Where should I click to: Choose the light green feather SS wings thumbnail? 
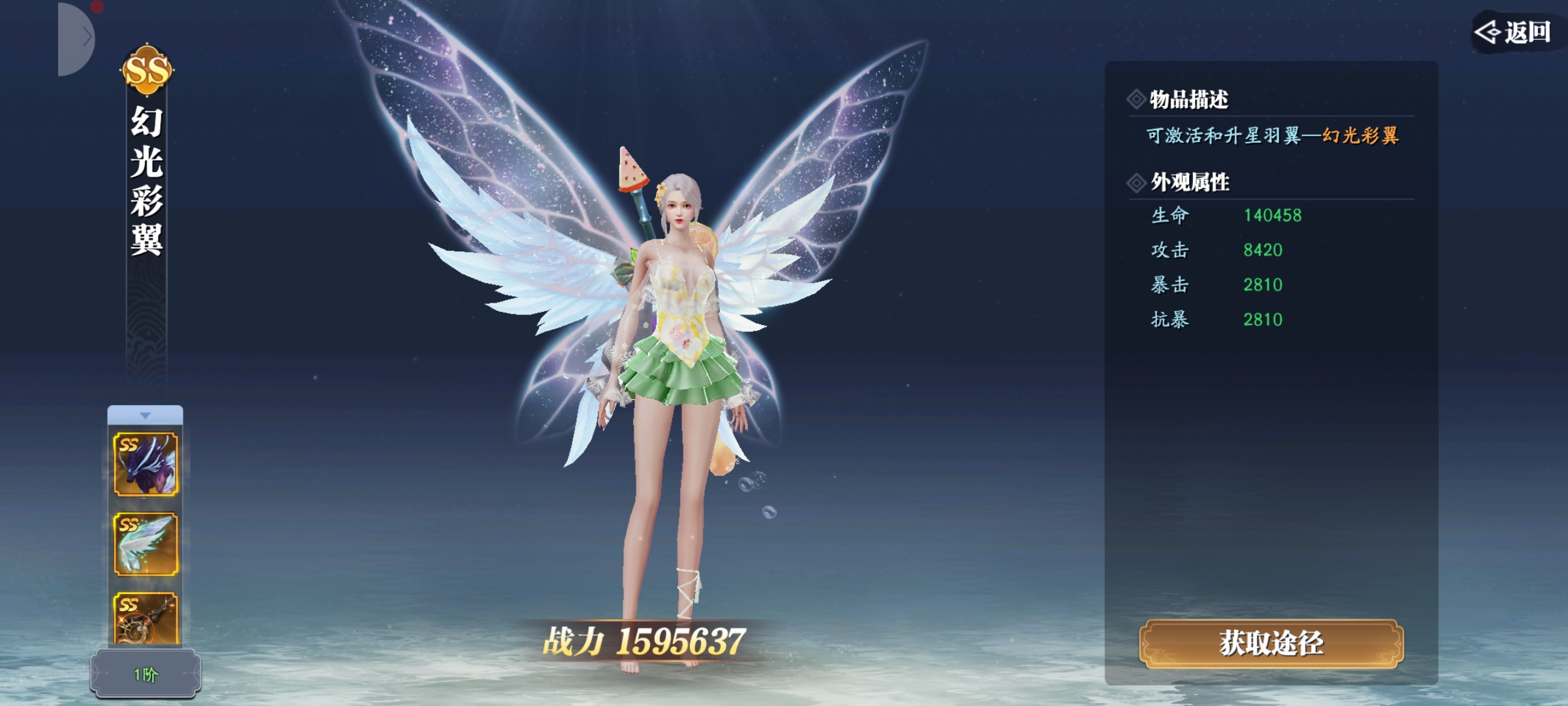tap(146, 545)
